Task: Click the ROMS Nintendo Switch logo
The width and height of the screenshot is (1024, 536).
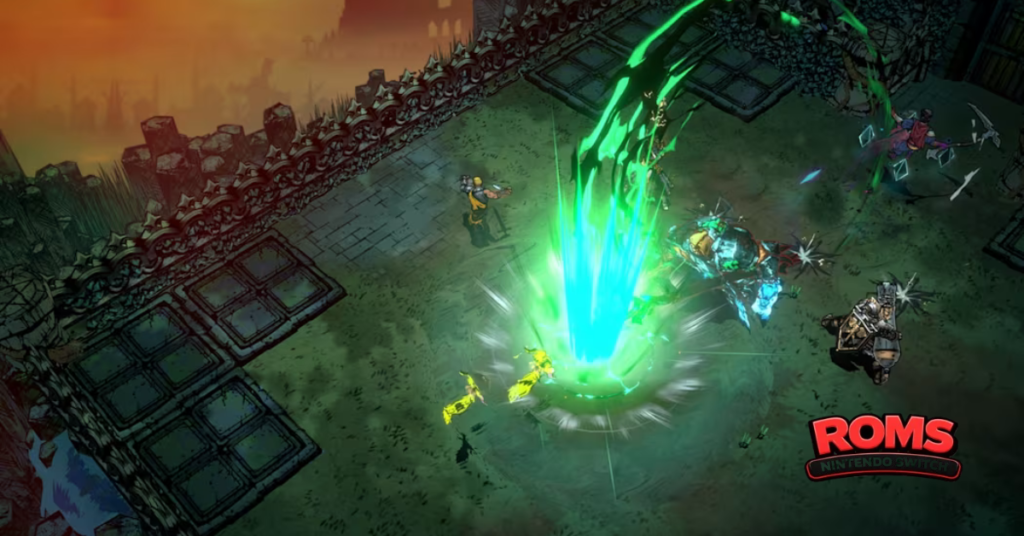Action: (x=884, y=447)
